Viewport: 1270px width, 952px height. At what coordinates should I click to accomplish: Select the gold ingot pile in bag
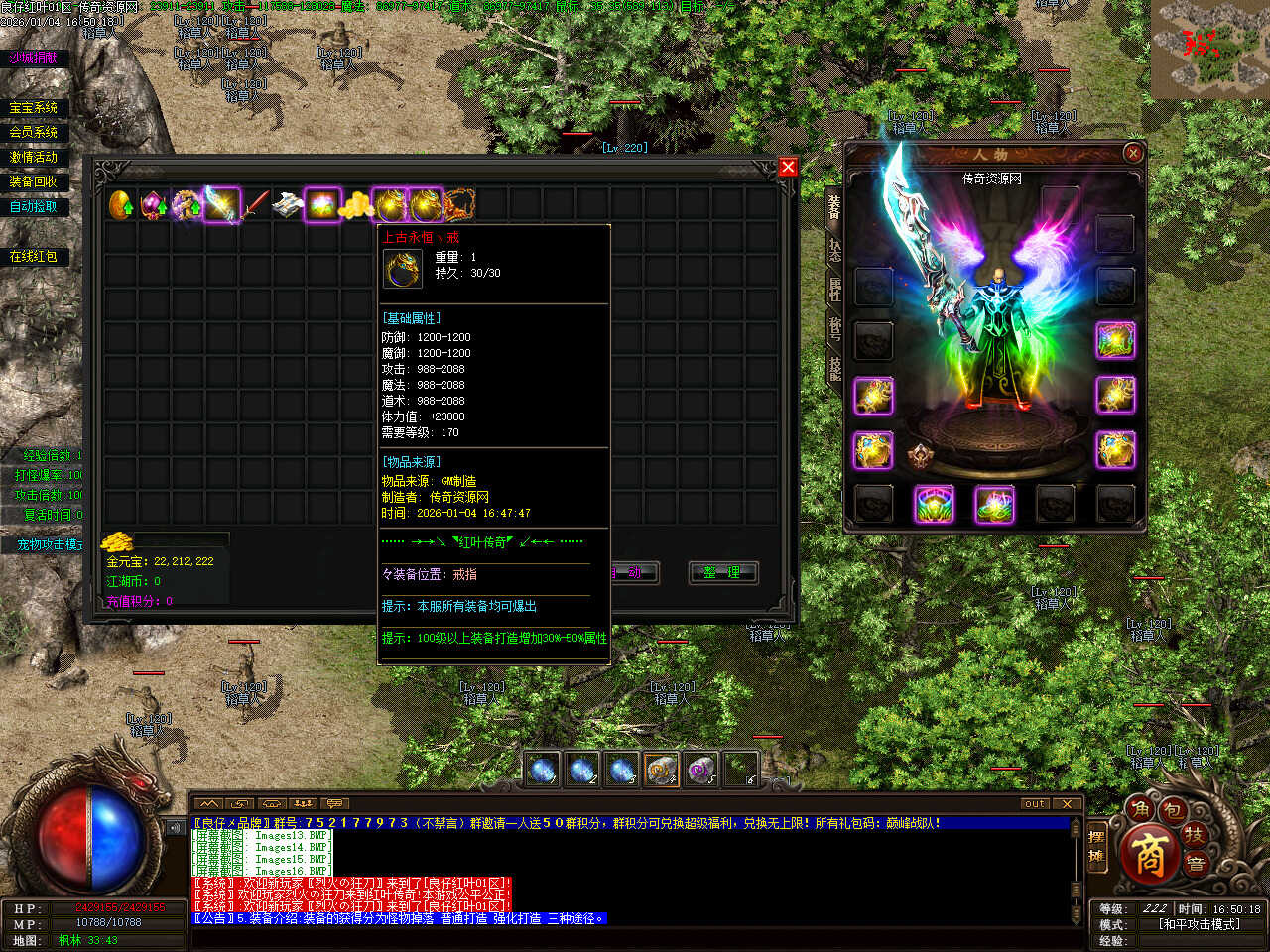tap(356, 205)
